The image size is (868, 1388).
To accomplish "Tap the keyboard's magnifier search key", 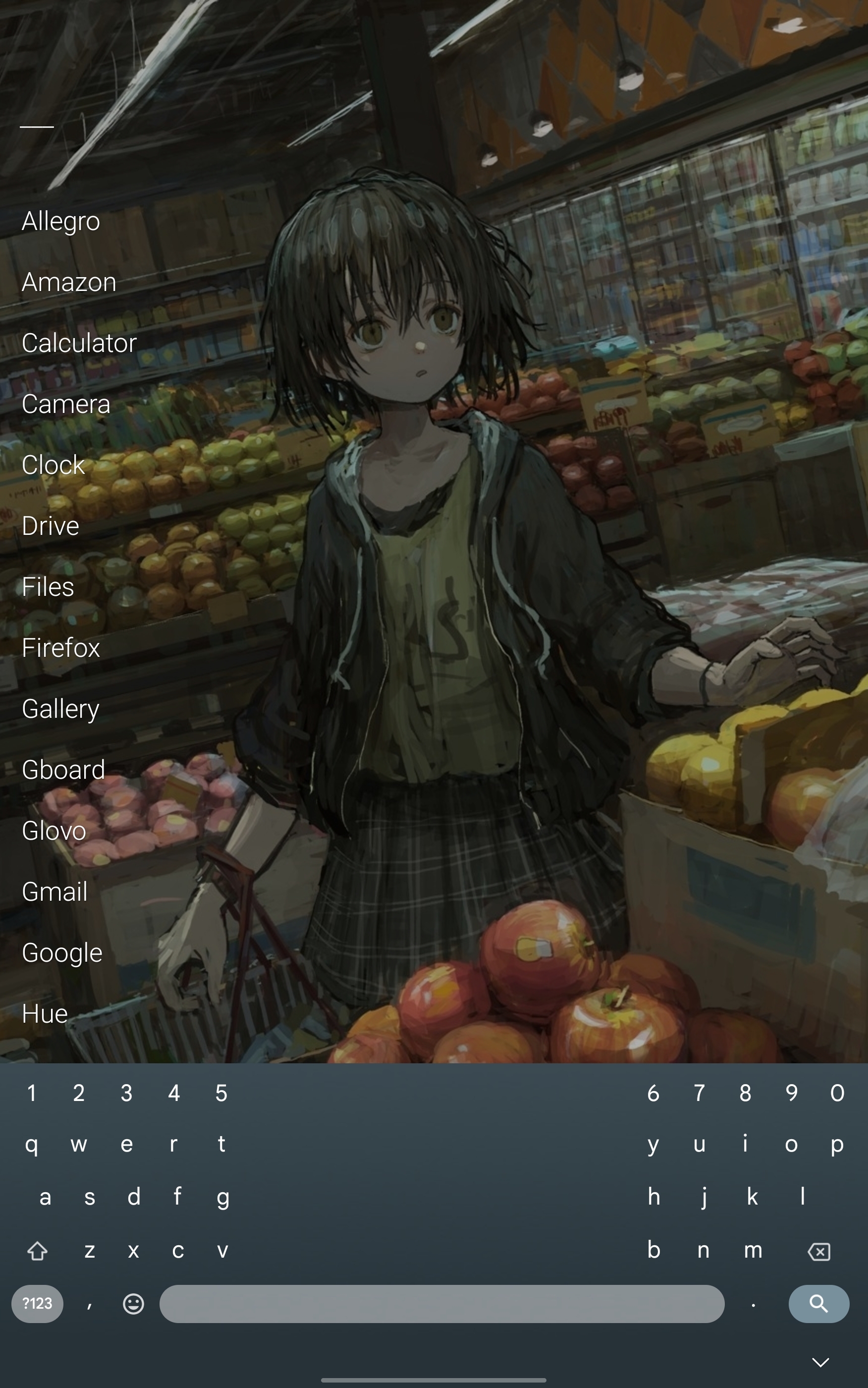I will (x=818, y=1304).
